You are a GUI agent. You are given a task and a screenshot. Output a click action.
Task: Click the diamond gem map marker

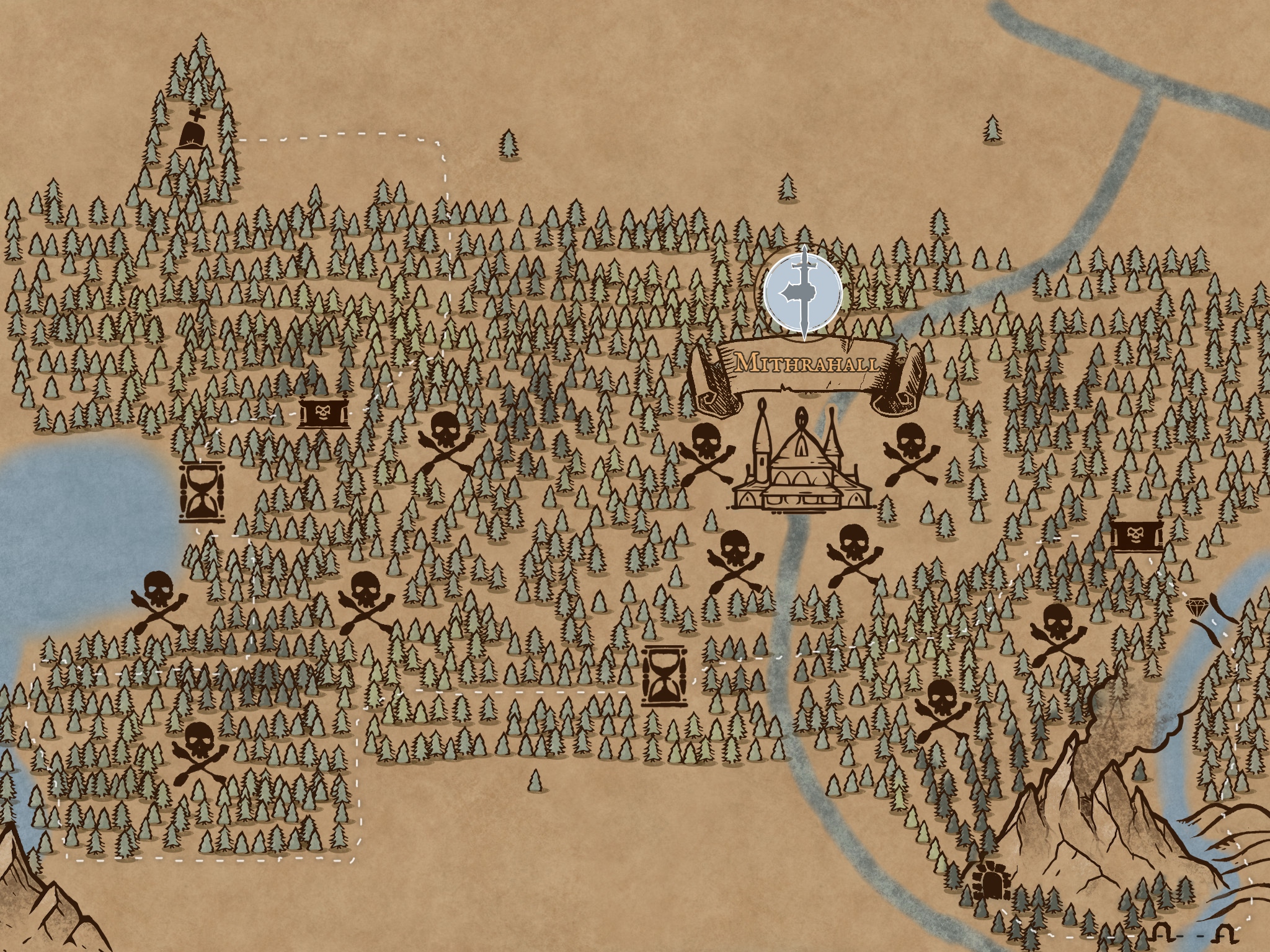click(x=1196, y=606)
